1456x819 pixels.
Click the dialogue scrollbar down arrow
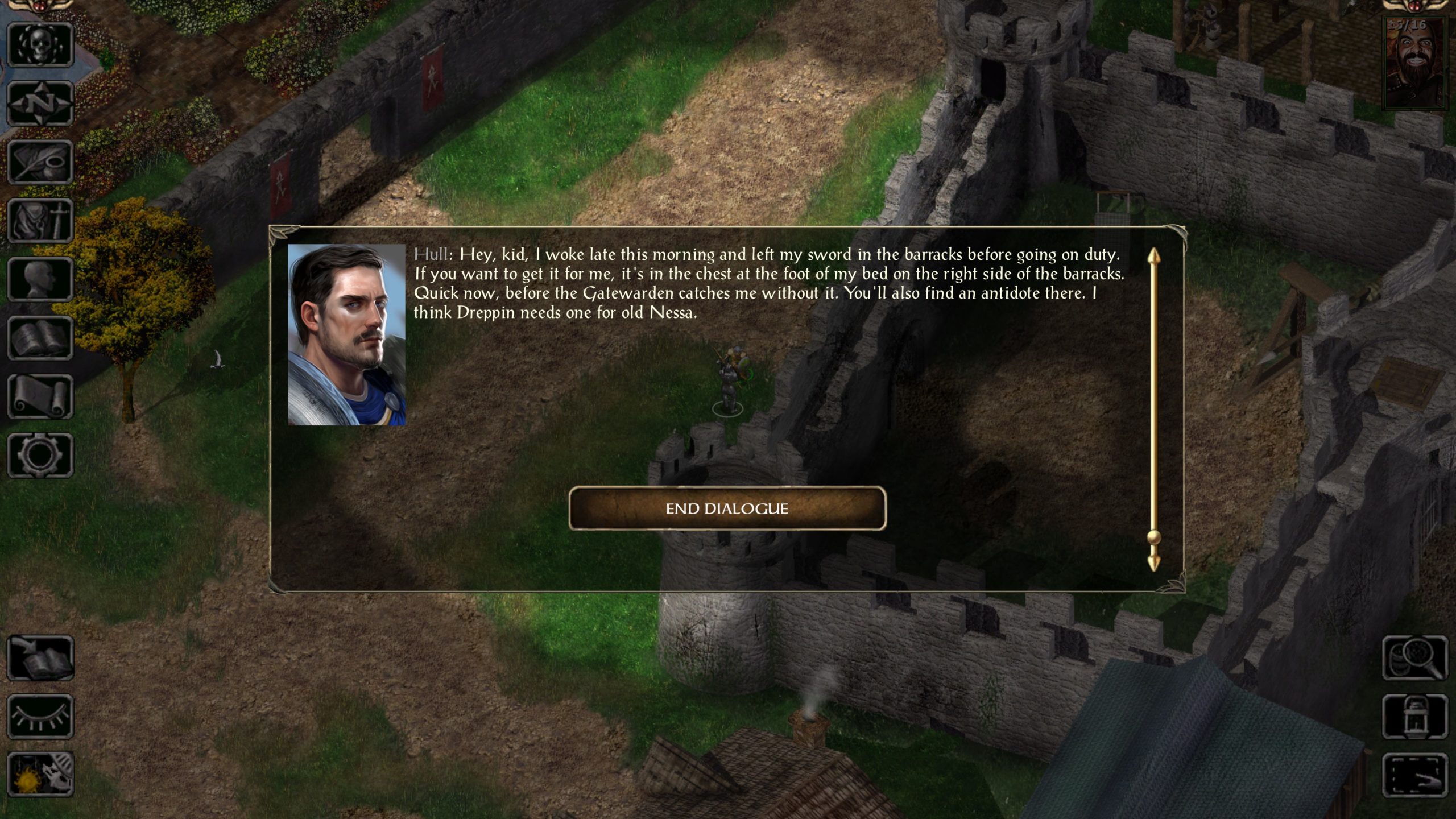(x=1153, y=563)
